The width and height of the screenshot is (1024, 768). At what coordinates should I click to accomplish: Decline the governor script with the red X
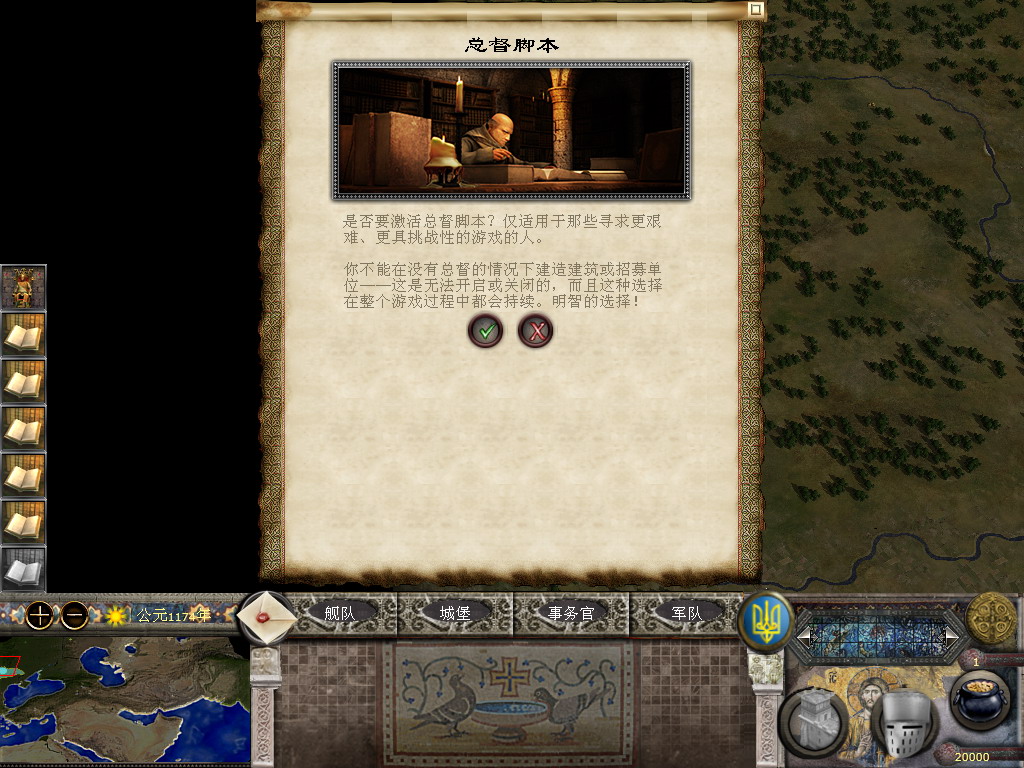click(536, 330)
